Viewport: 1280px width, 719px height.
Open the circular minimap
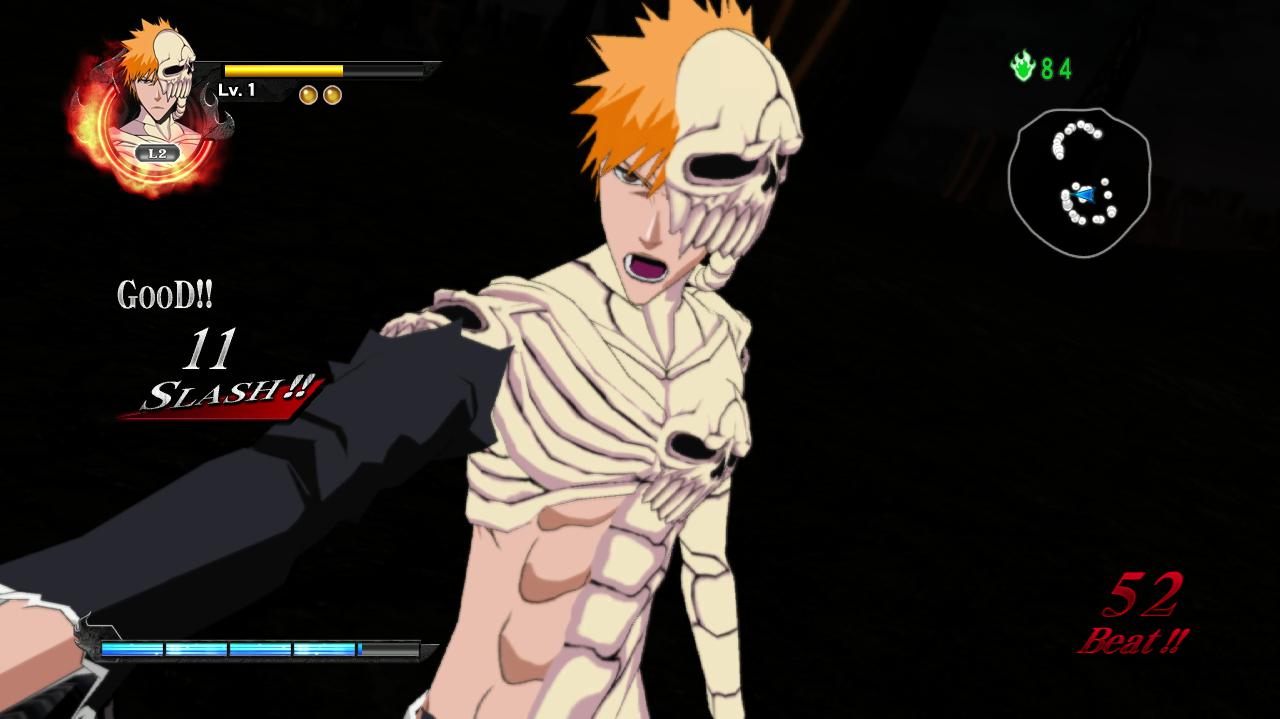tap(1079, 182)
